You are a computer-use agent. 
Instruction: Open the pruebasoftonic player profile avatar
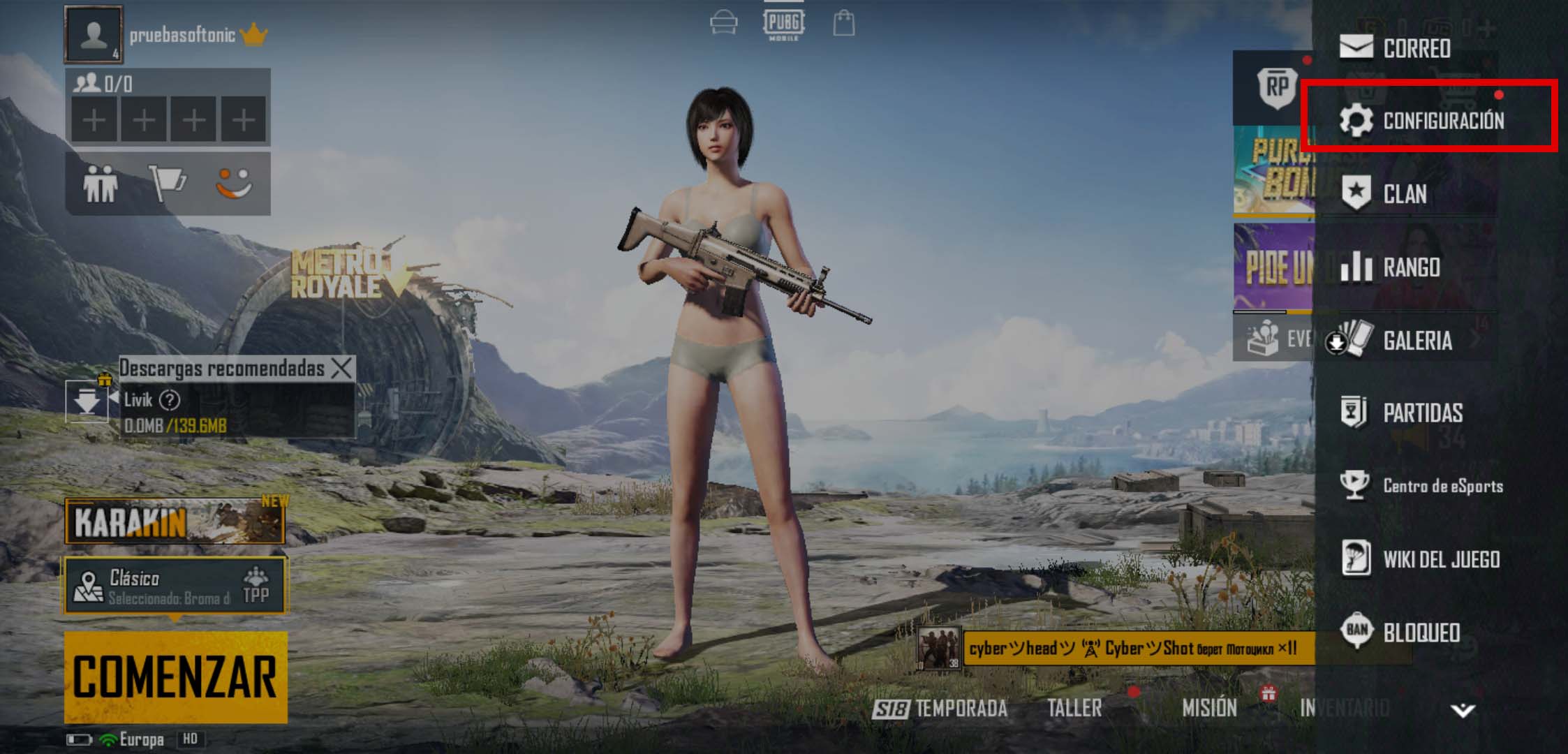click(x=94, y=34)
